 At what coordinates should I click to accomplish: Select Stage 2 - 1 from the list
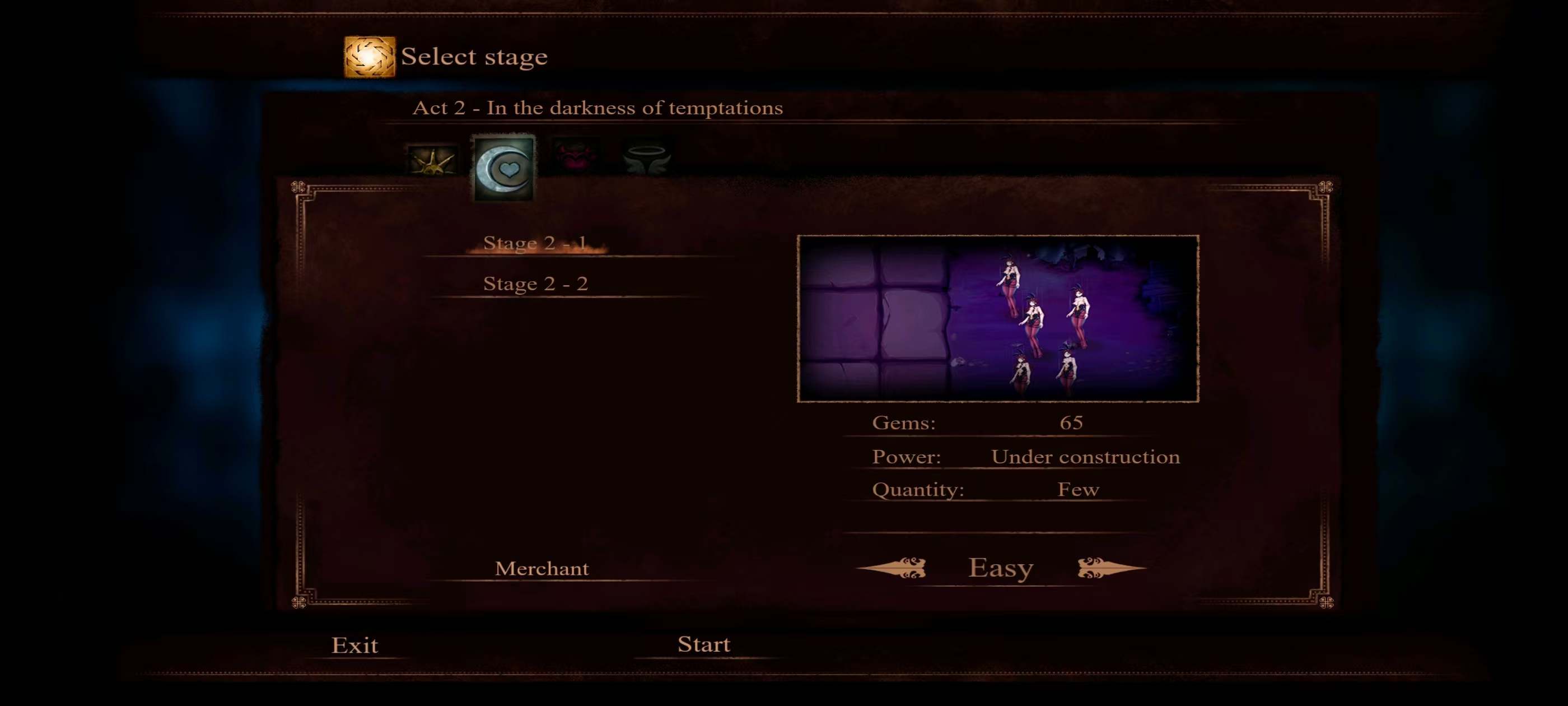point(535,243)
